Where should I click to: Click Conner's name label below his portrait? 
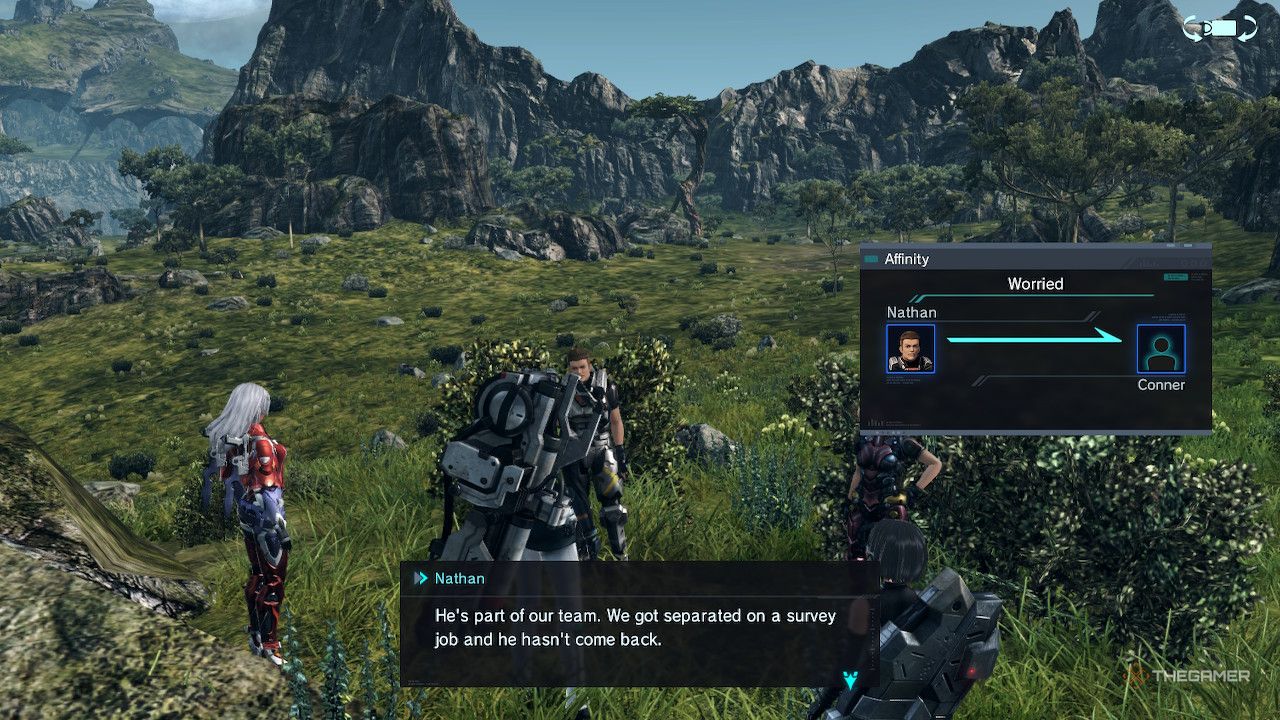(1161, 384)
